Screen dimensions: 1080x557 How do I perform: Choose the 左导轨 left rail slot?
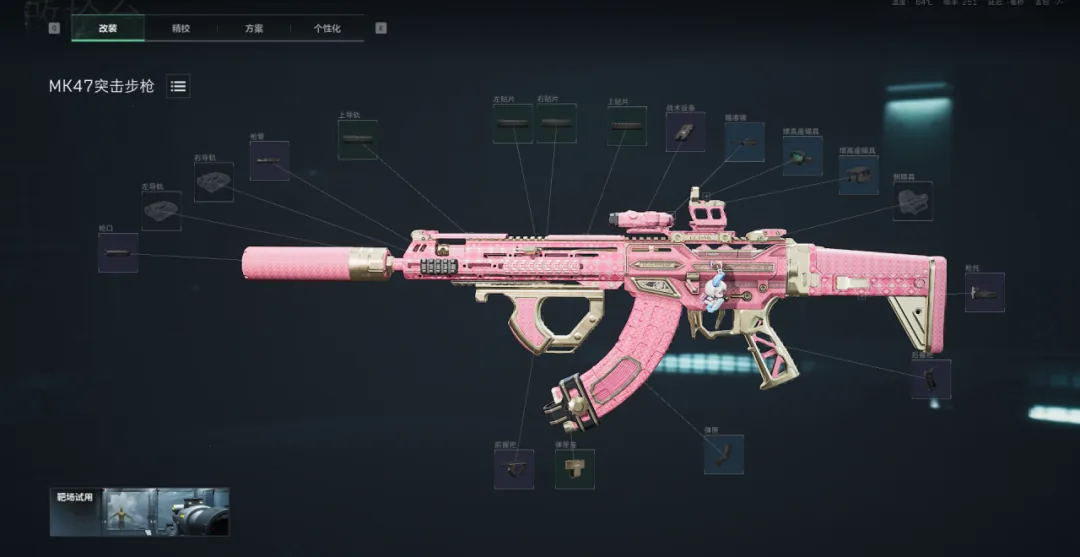pyautogui.click(x=161, y=211)
